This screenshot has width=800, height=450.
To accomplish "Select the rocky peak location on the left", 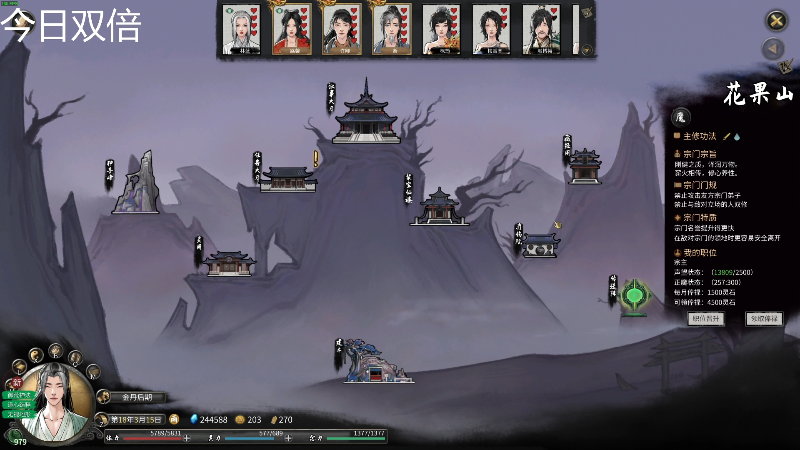I will (137, 184).
